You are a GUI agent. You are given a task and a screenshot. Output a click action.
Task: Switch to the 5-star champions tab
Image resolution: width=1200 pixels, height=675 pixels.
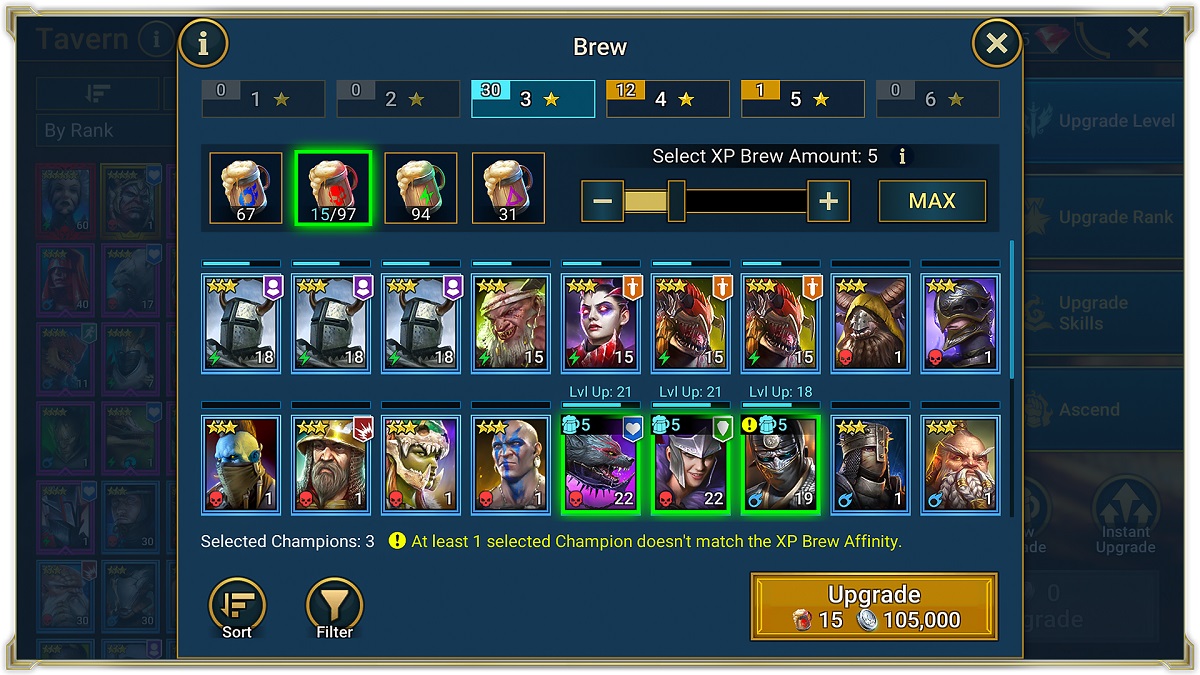pos(803,99)
